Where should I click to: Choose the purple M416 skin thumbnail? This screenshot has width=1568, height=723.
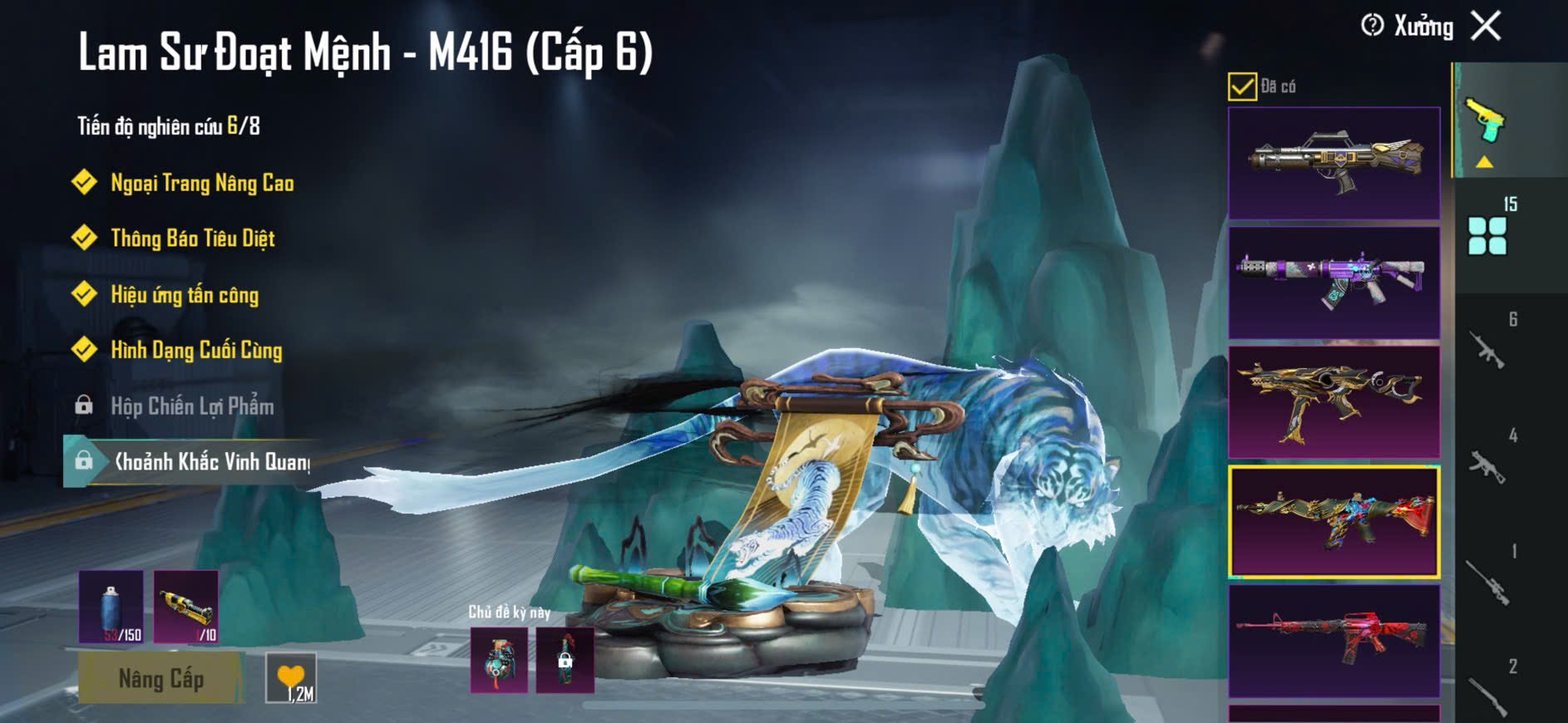tap(1334, 283)
